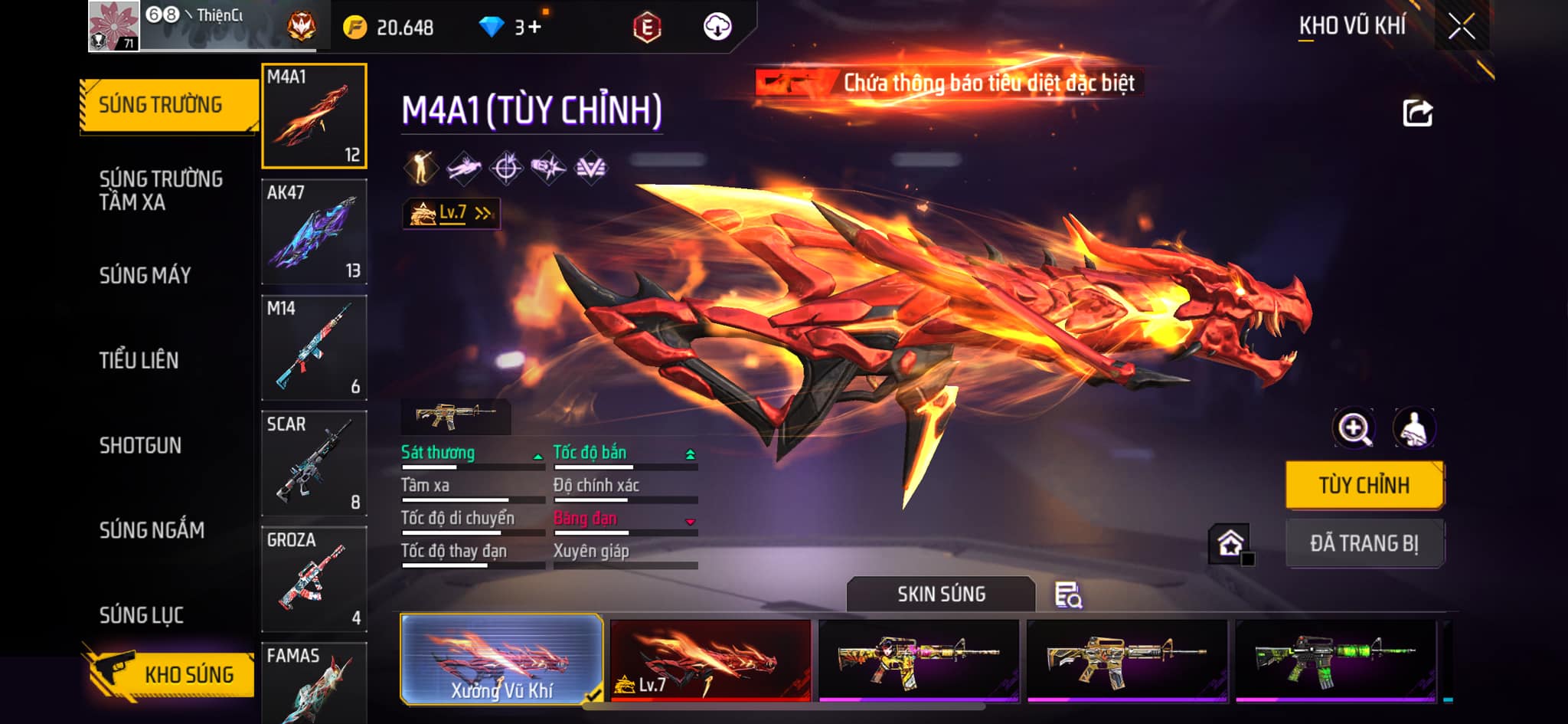Viewport: 1568px width, 724px height.
Task: Share the weapon skin via share icon
Action: pyautogui.click(x=1417, y=113)
